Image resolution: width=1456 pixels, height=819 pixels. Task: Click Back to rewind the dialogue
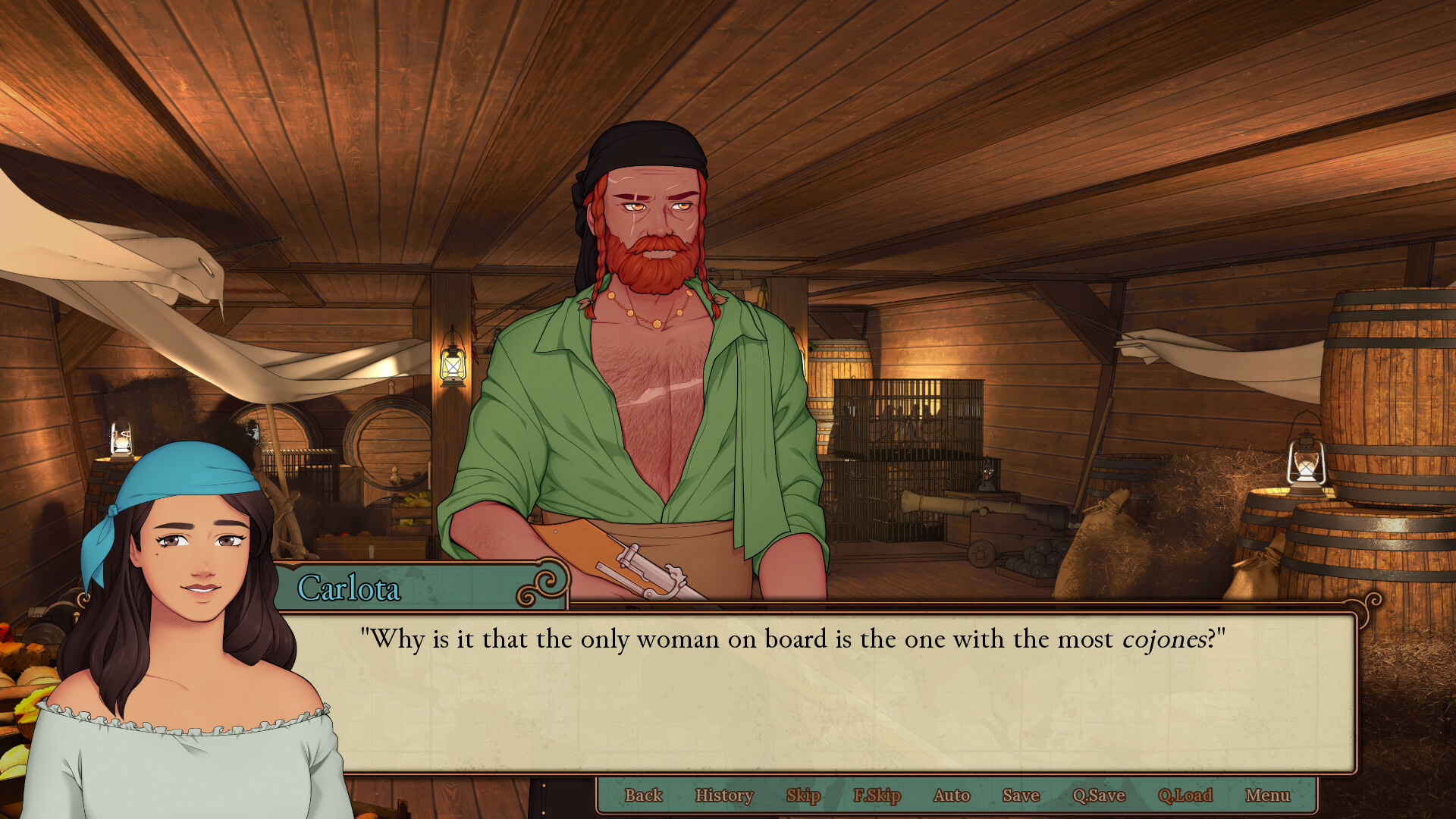tap(644, 795)
